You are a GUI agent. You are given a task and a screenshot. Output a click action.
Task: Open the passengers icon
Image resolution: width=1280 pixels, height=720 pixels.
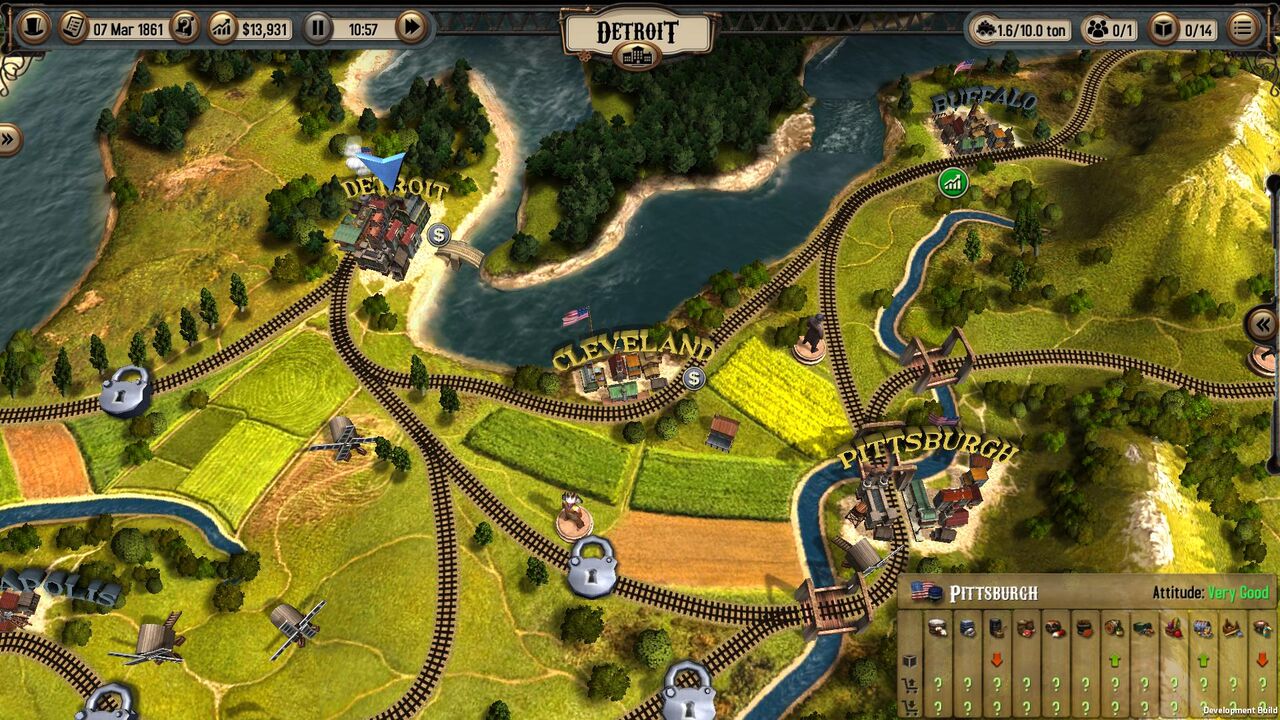click(1097, 29)
